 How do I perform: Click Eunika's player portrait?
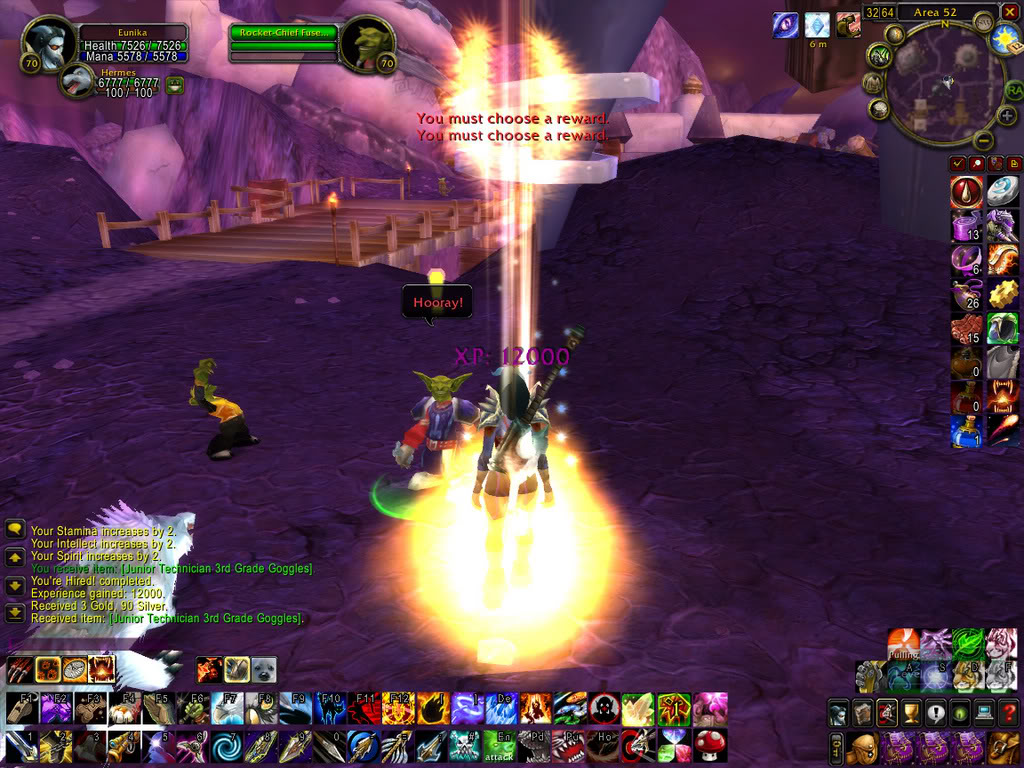pos(46,45)
